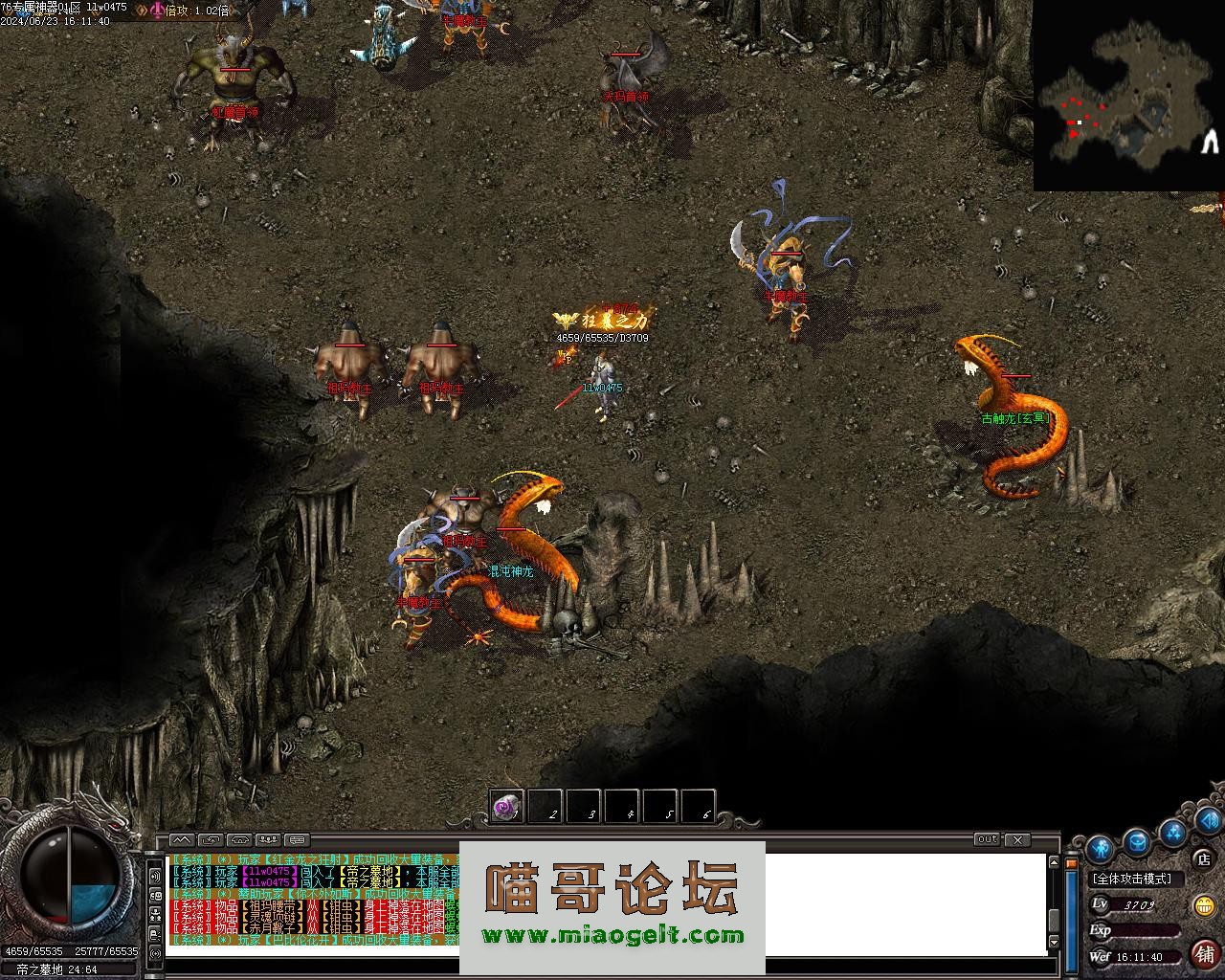
Task: Open the red 铺 stall button
Action: 1204,953
